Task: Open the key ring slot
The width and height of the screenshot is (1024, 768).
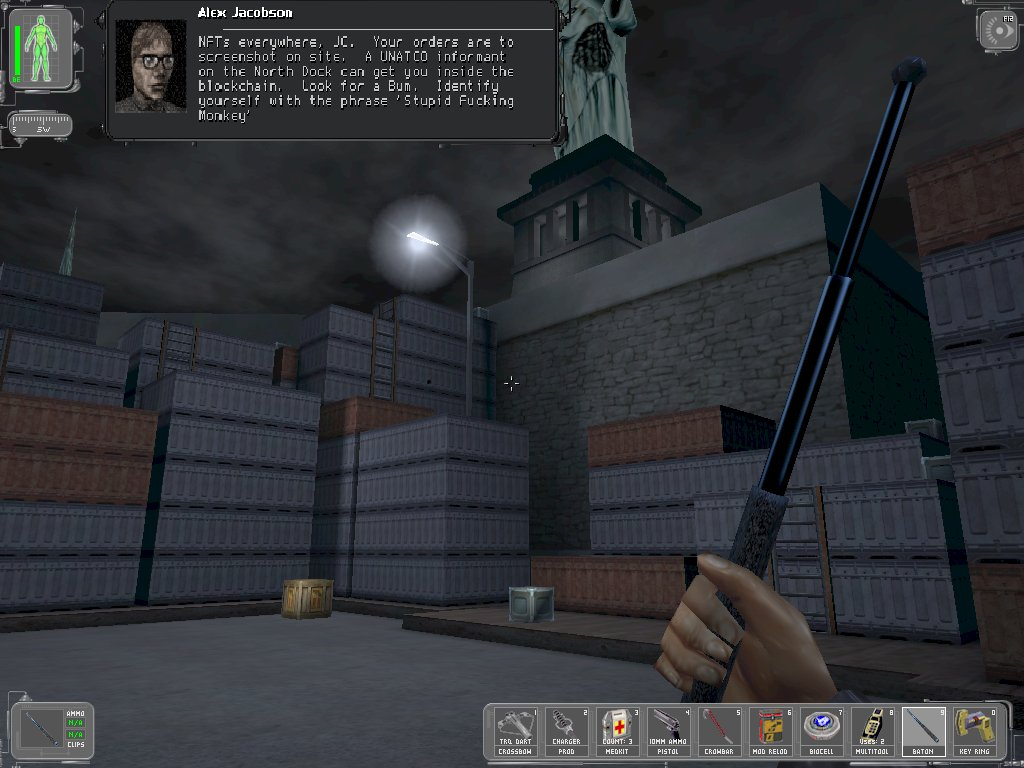Action: pos(975,732)
